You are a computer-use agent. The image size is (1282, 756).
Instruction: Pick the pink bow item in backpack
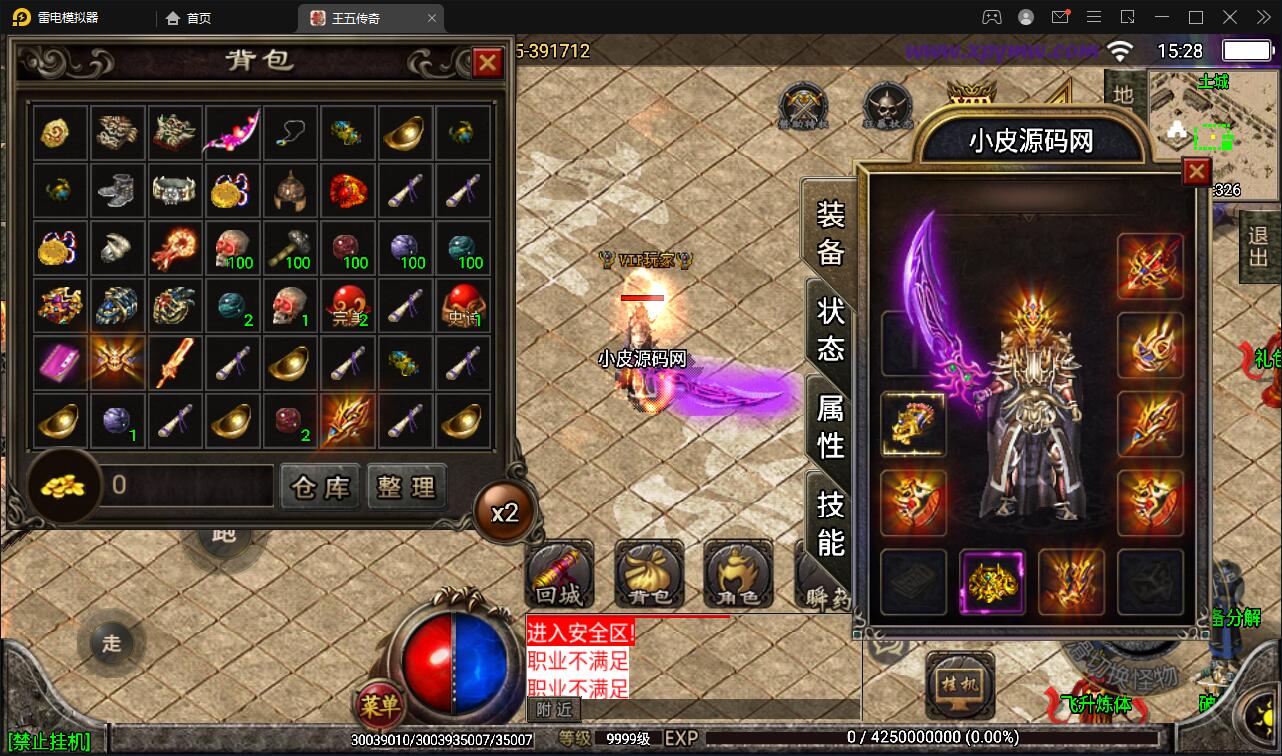coord(233,133)
